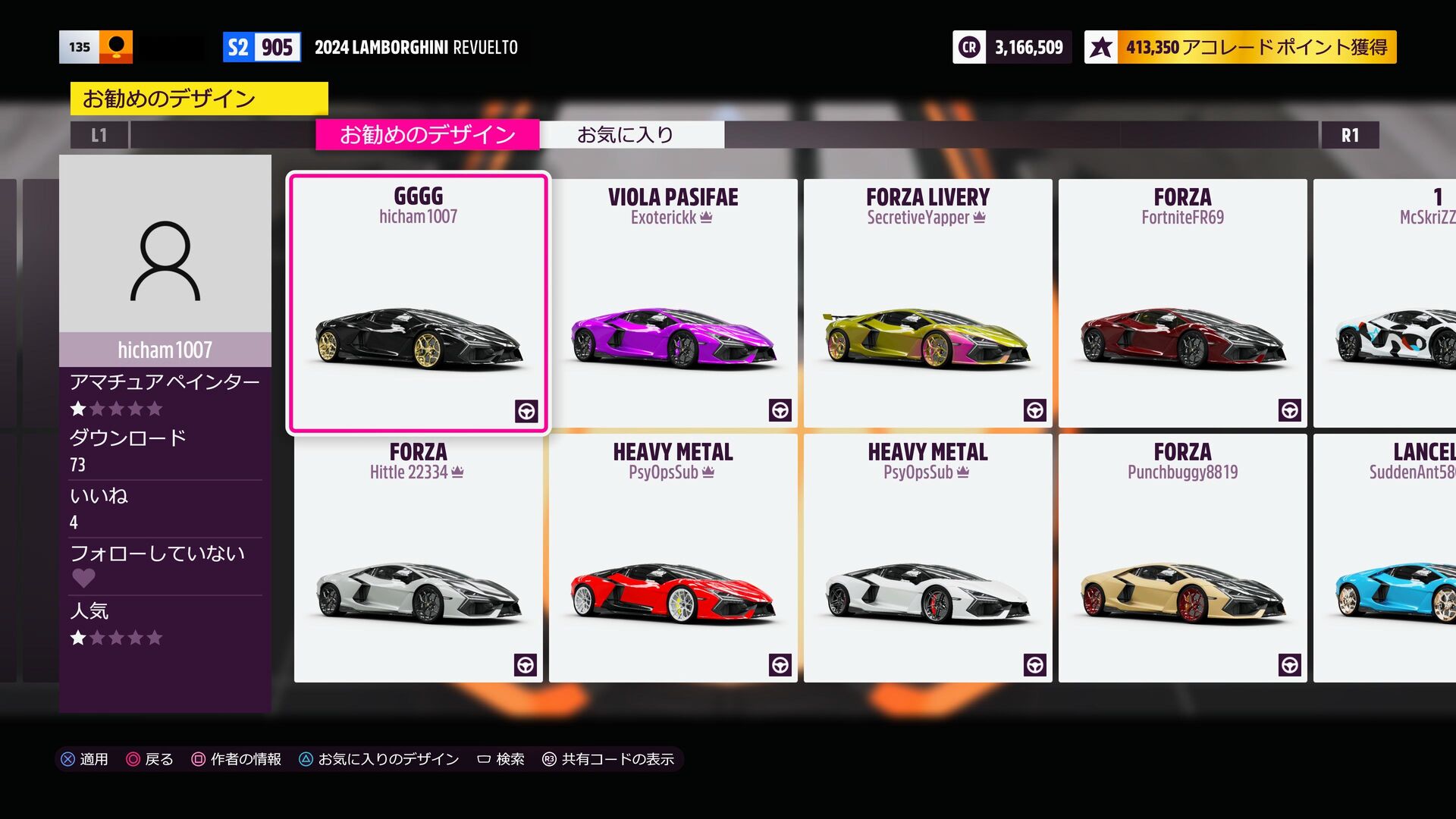Click the L1 previous tab arrow
Viewport: 1456px width, 819px height.
(99, 136)
